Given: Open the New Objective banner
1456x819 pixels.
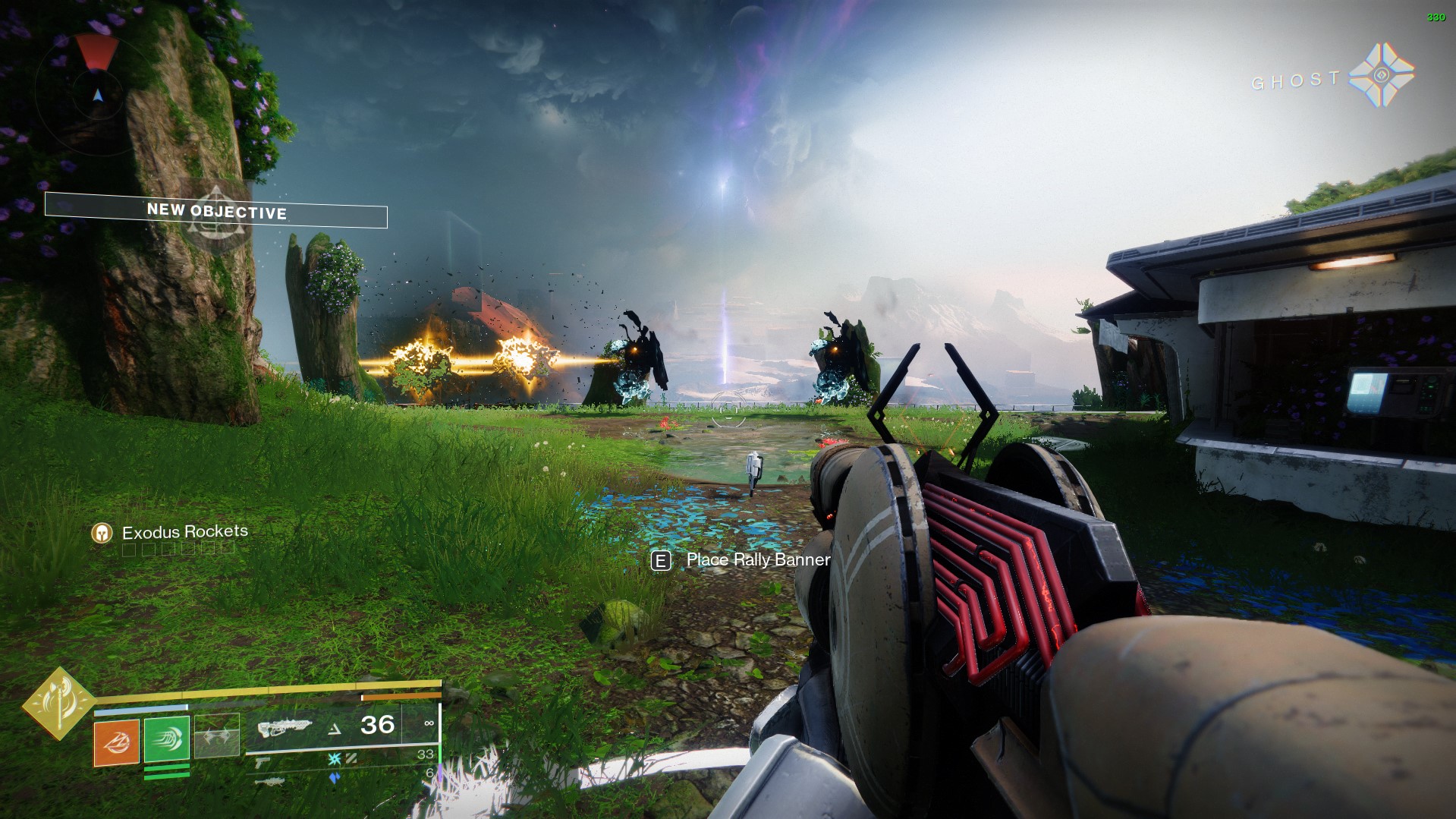Looking at the screenshot, I should tap(216, 210).
